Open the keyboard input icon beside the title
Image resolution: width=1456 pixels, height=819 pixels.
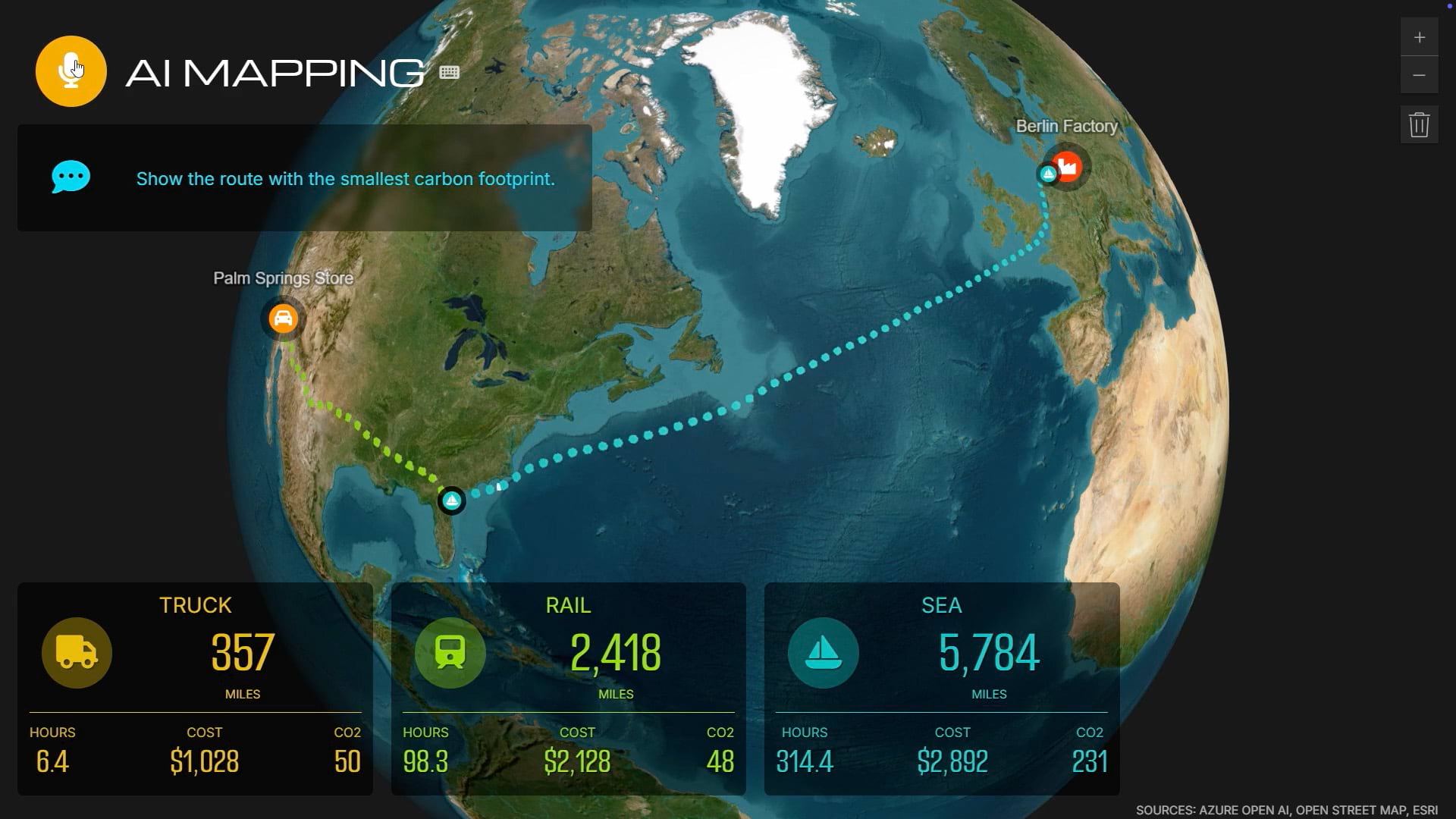(449, 72)
